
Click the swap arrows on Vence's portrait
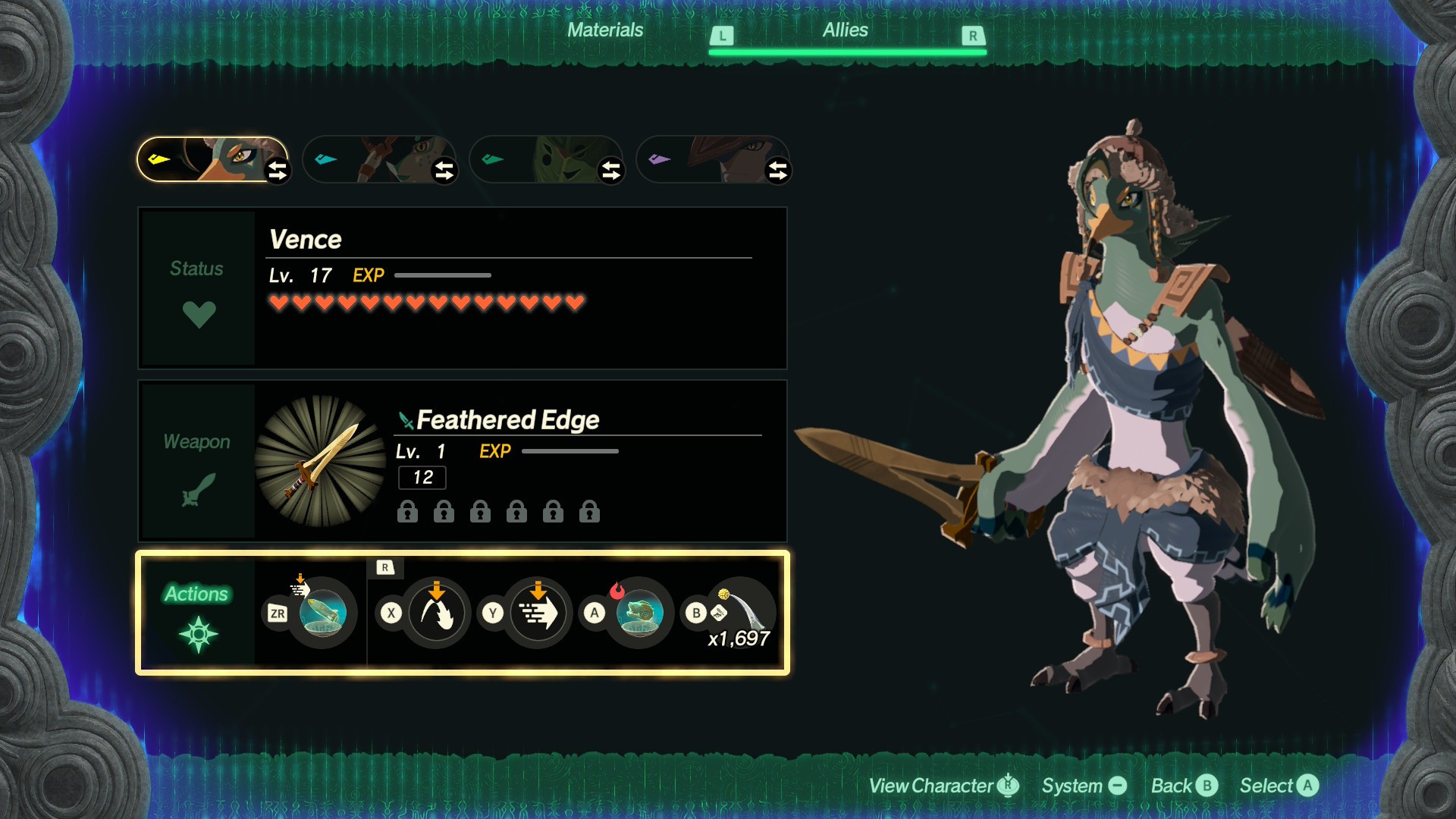point(278,171)
